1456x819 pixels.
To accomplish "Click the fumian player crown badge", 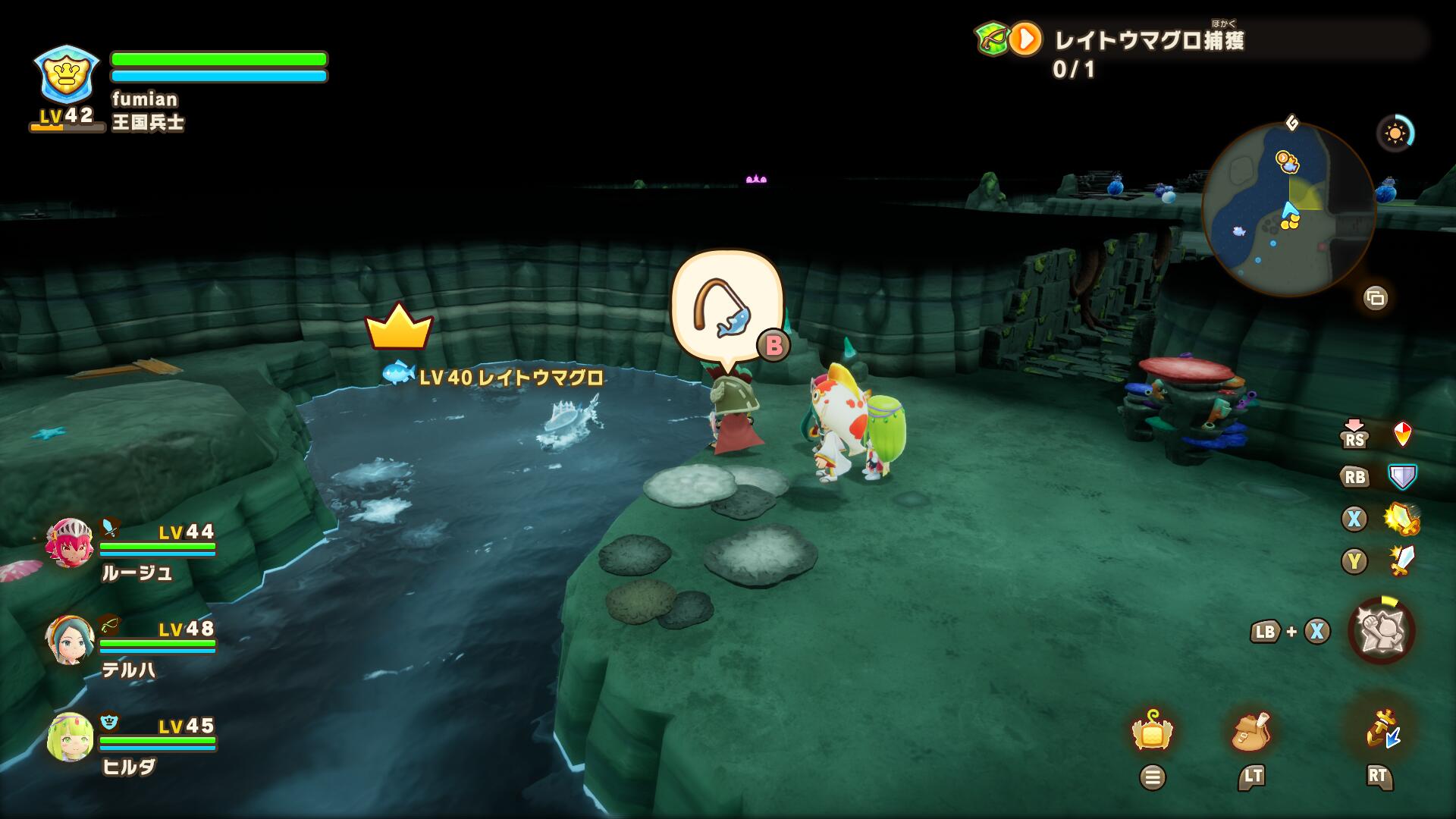I will coord(67,74).
